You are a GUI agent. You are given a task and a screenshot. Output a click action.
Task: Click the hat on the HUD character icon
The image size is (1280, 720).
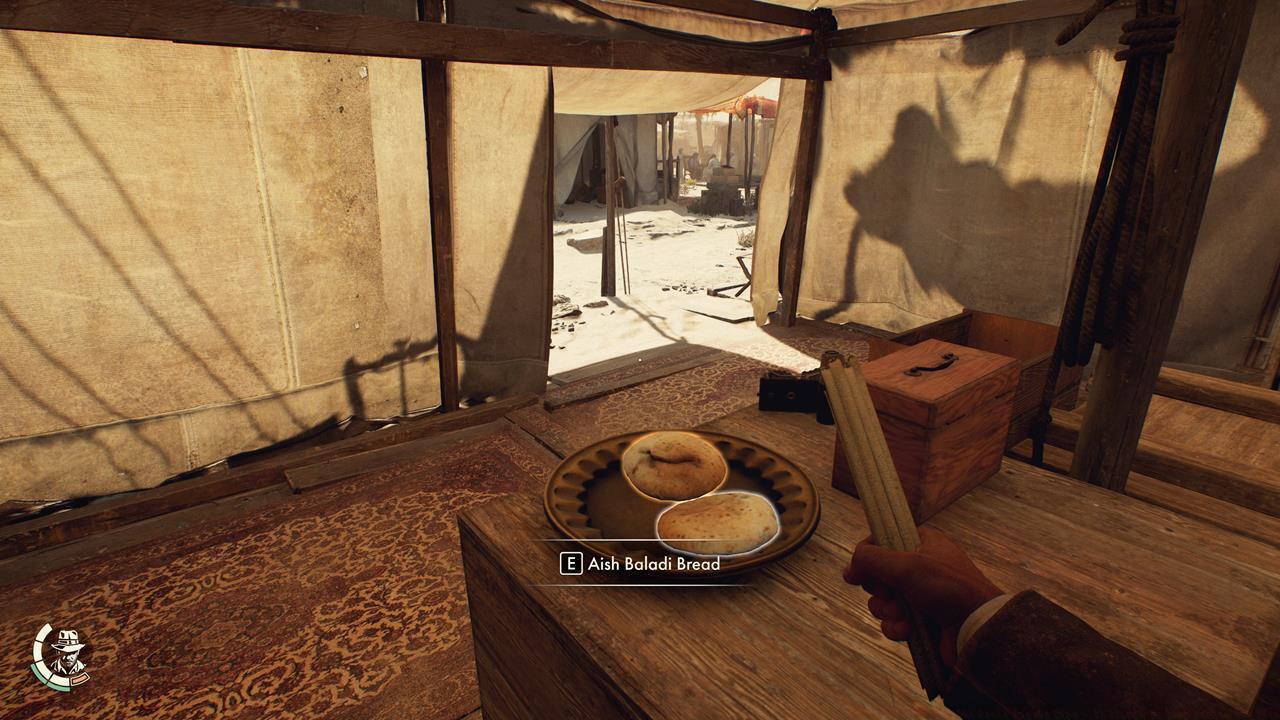(68, 639)
